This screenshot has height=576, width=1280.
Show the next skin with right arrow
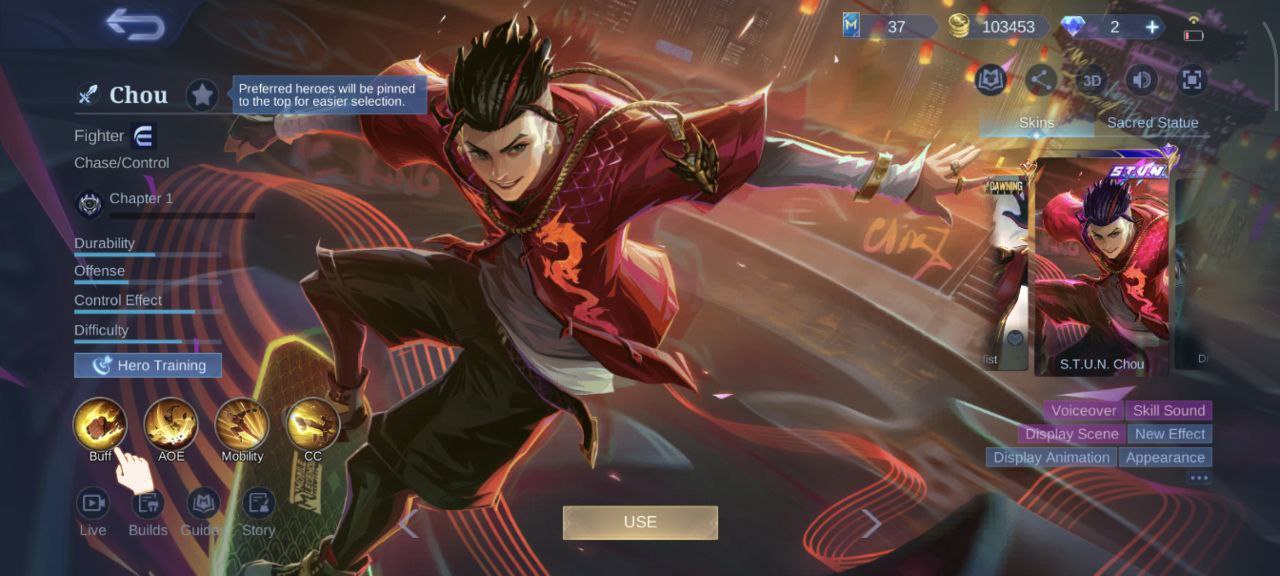click(871, 523)
